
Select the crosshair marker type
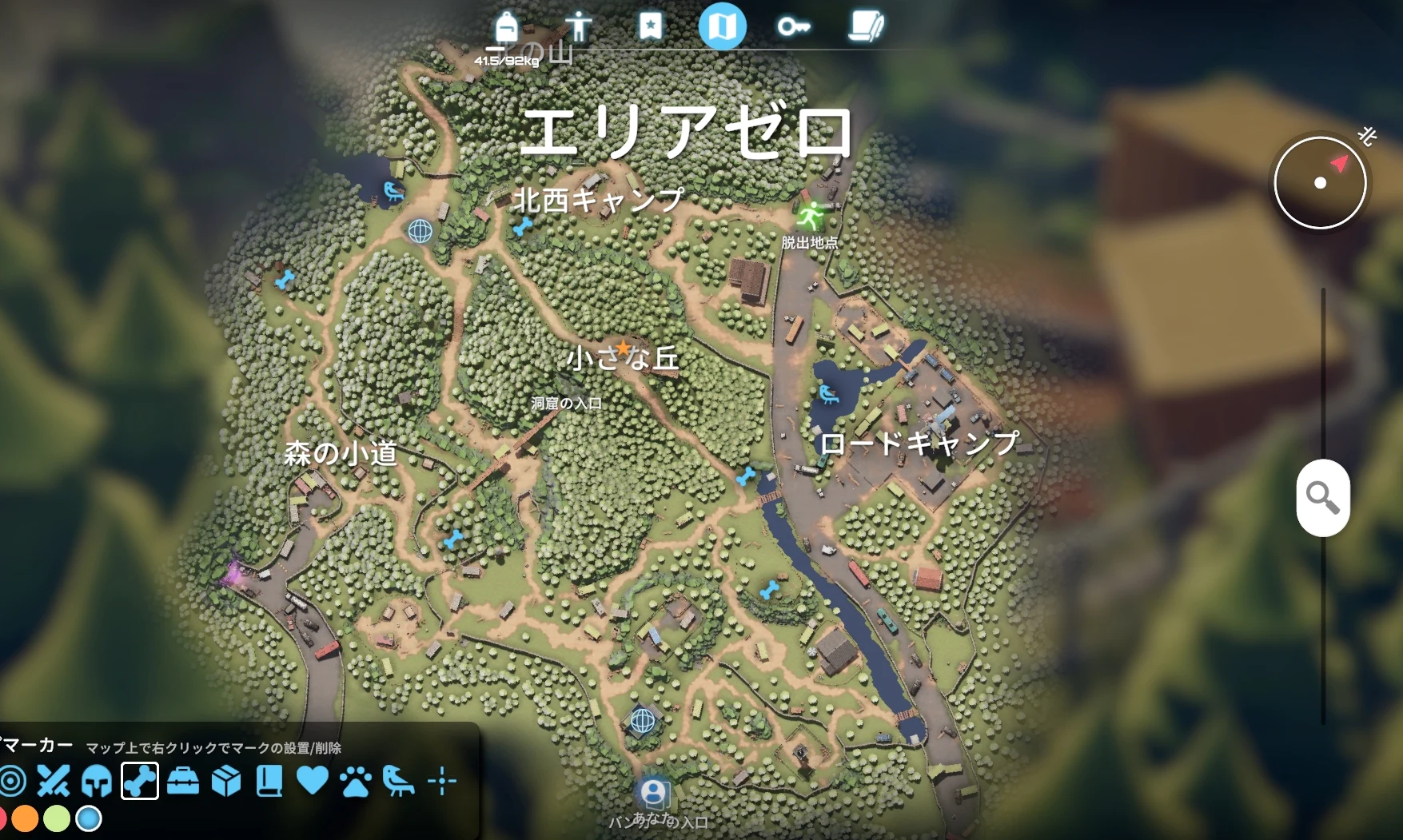click(x=442, y=781)
